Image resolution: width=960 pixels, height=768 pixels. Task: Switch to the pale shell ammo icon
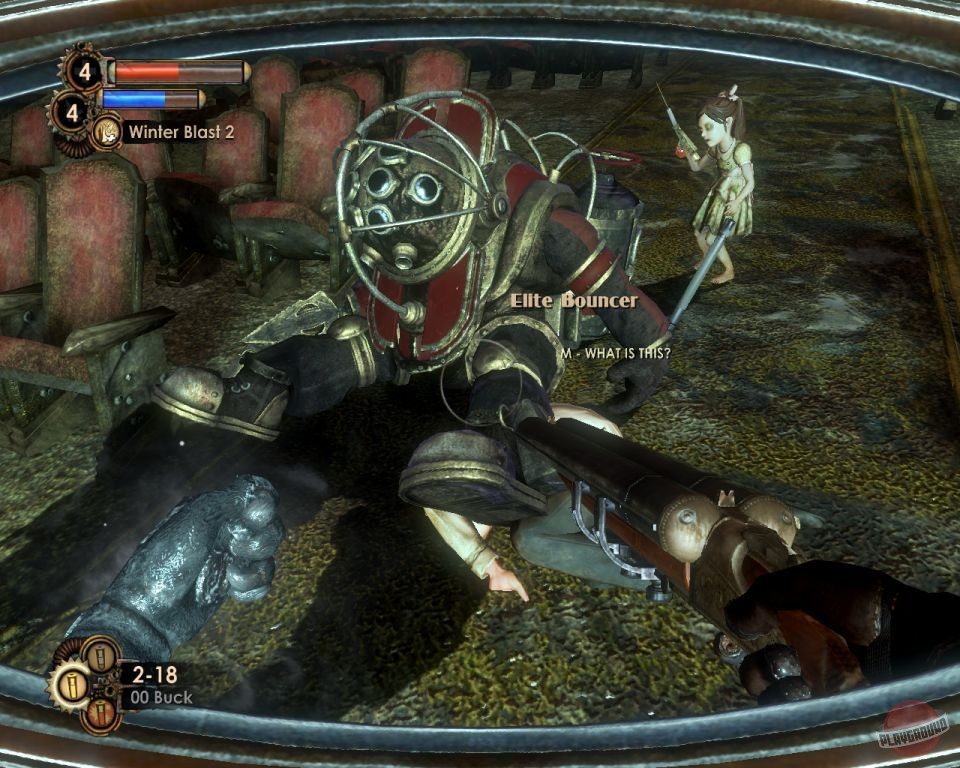click(100, 656)
